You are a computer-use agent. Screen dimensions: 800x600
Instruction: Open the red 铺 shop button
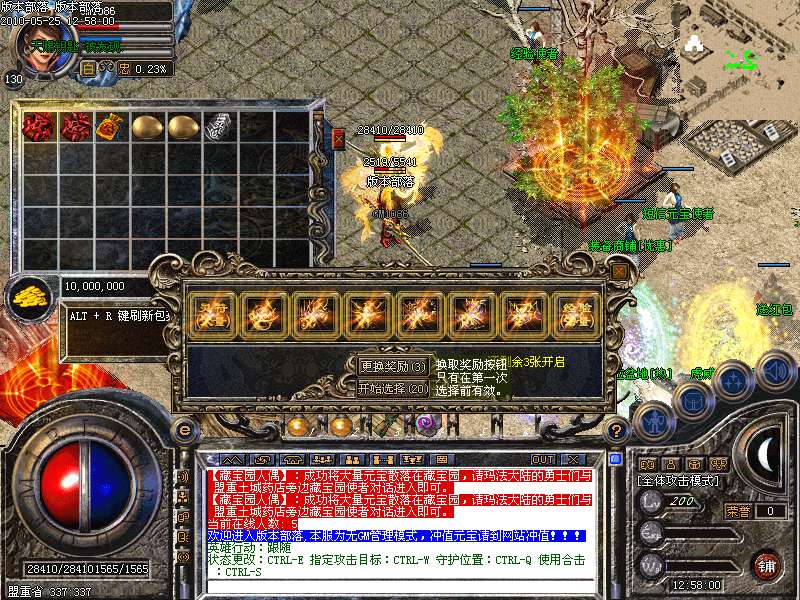click(x=766, y=564)
